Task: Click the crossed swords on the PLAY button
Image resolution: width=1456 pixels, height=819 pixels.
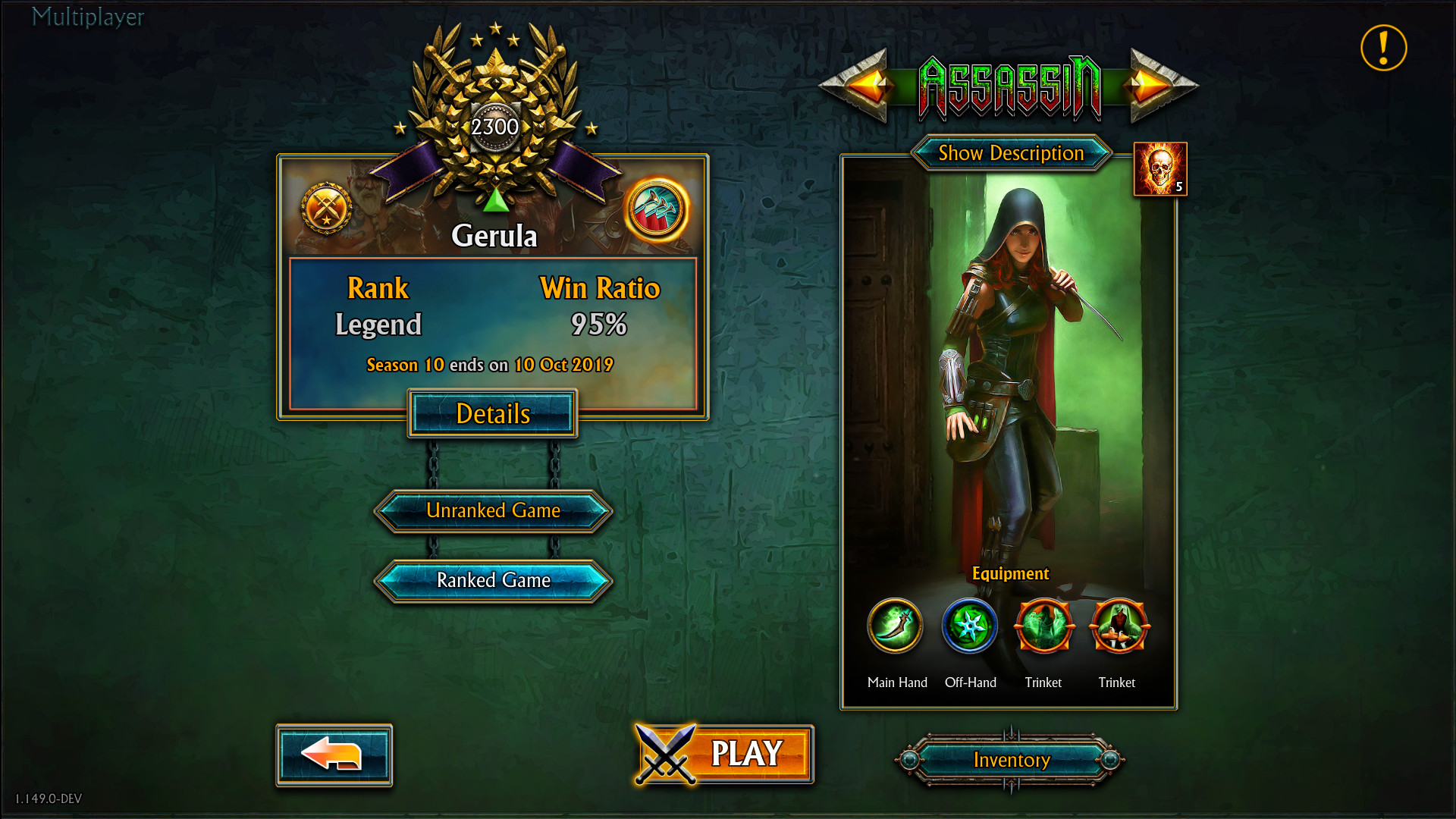Action: click(x=667, y=754)
